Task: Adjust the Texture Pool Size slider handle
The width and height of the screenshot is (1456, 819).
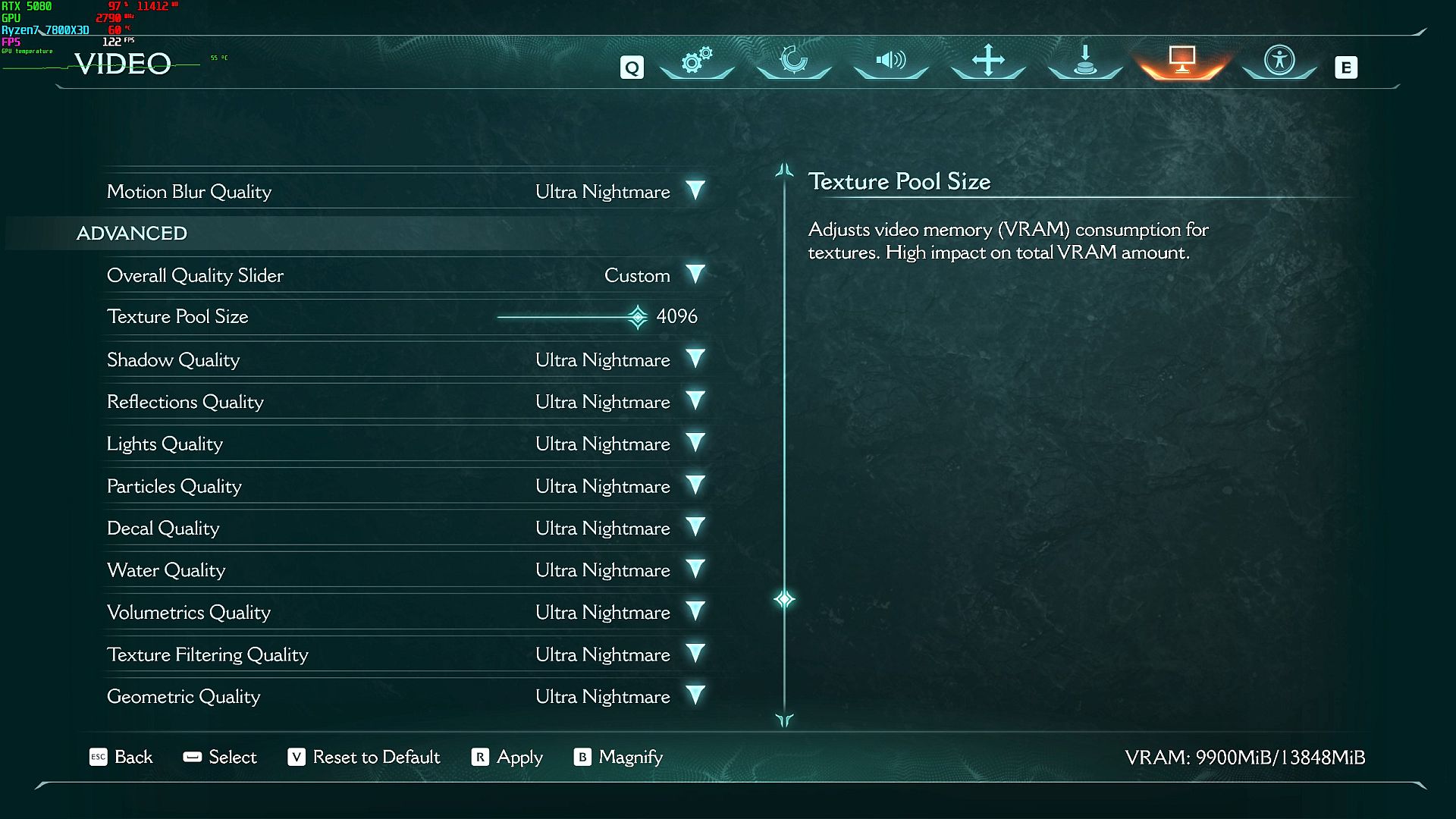Action: 638,317
